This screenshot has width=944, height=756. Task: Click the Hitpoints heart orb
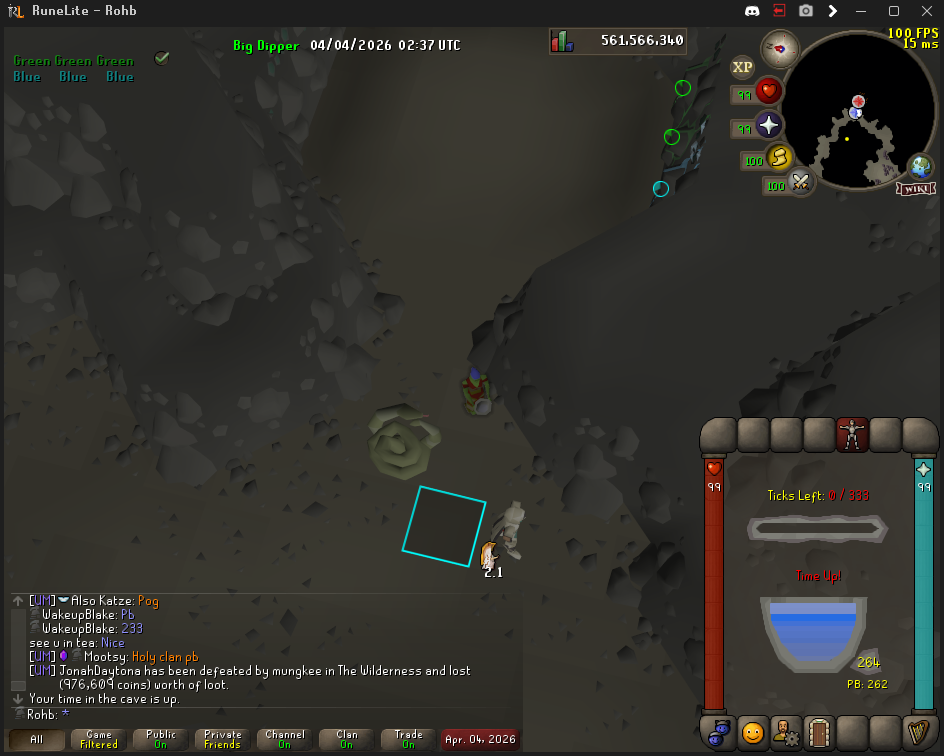point(768,92)
